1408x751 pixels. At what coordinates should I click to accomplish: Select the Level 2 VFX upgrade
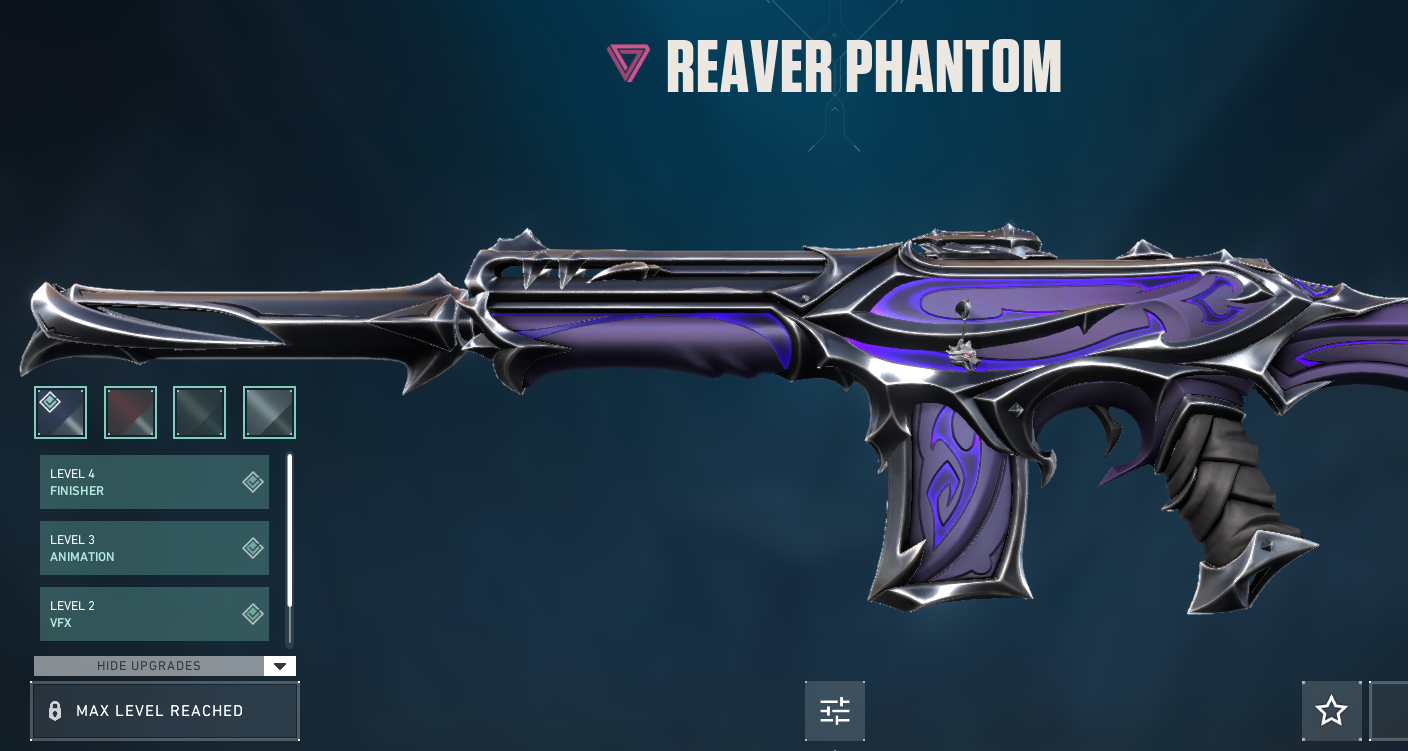(x=154, y=614)
